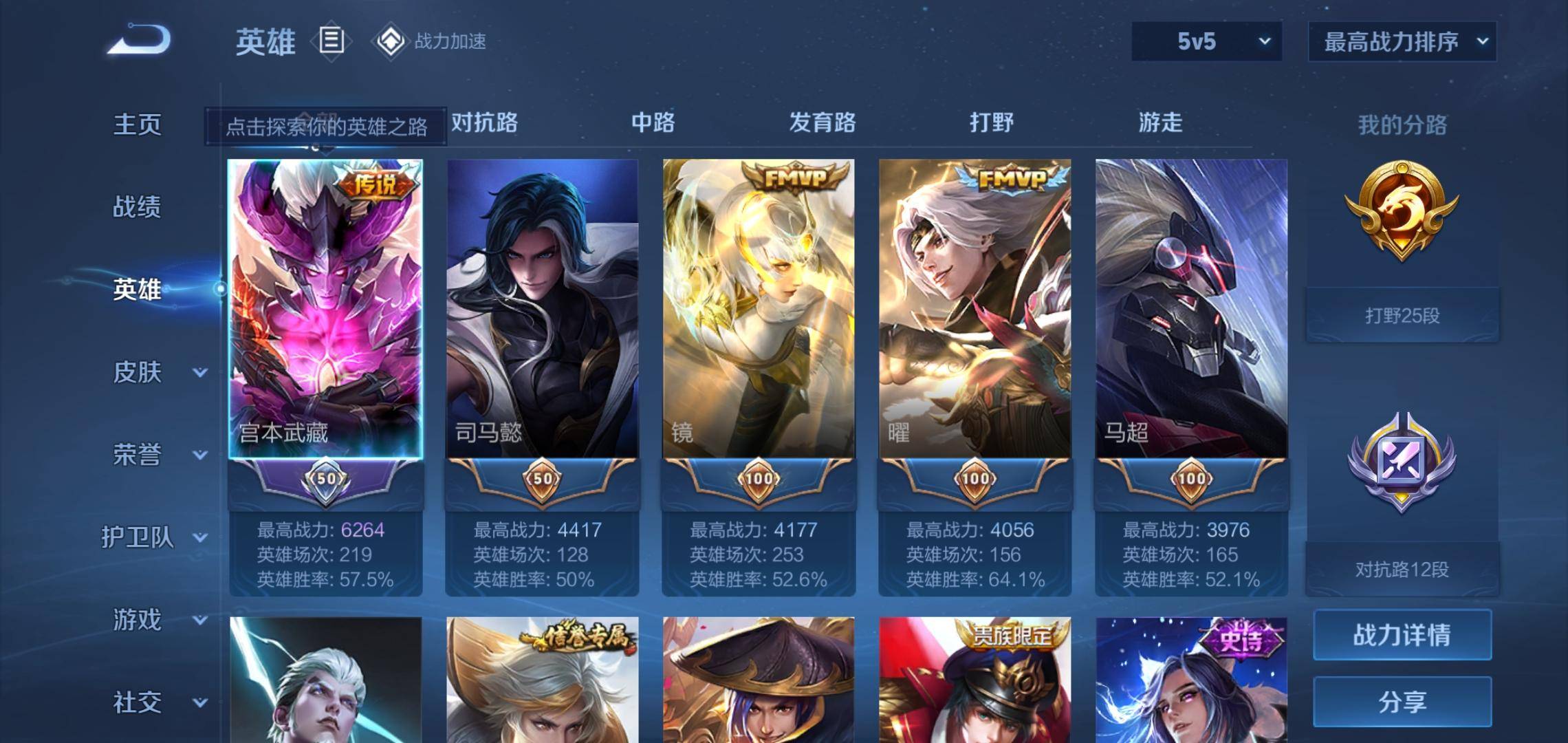Expand the 荣誉 menu section
This screenshot has width=1568, height=743.
(158, 455)
